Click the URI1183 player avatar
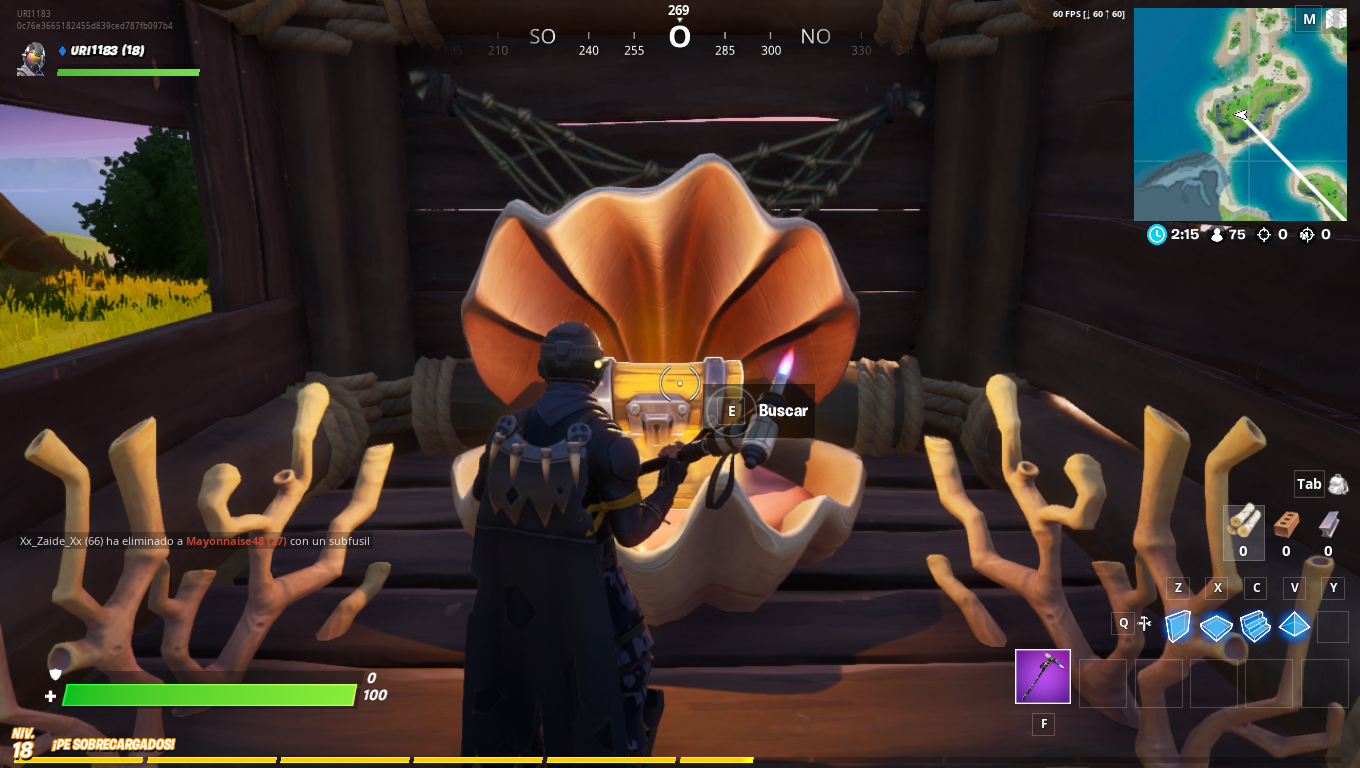Screen dimensions: 1360x768 click(x=32, y=59)
